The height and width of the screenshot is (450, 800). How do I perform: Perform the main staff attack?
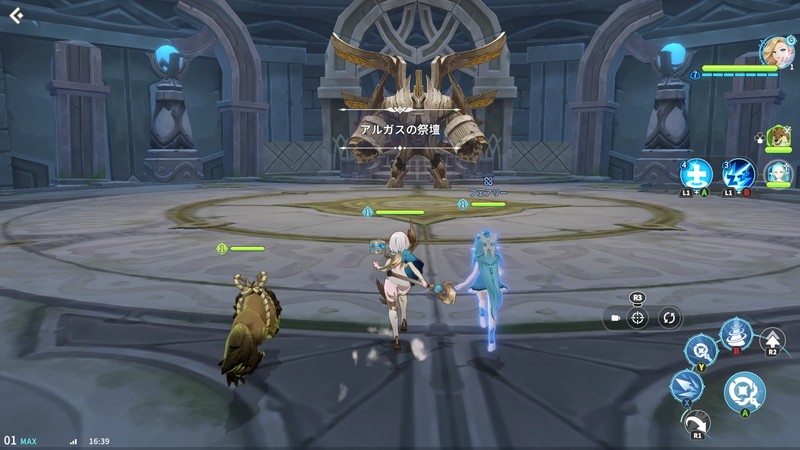coord(744,391)
